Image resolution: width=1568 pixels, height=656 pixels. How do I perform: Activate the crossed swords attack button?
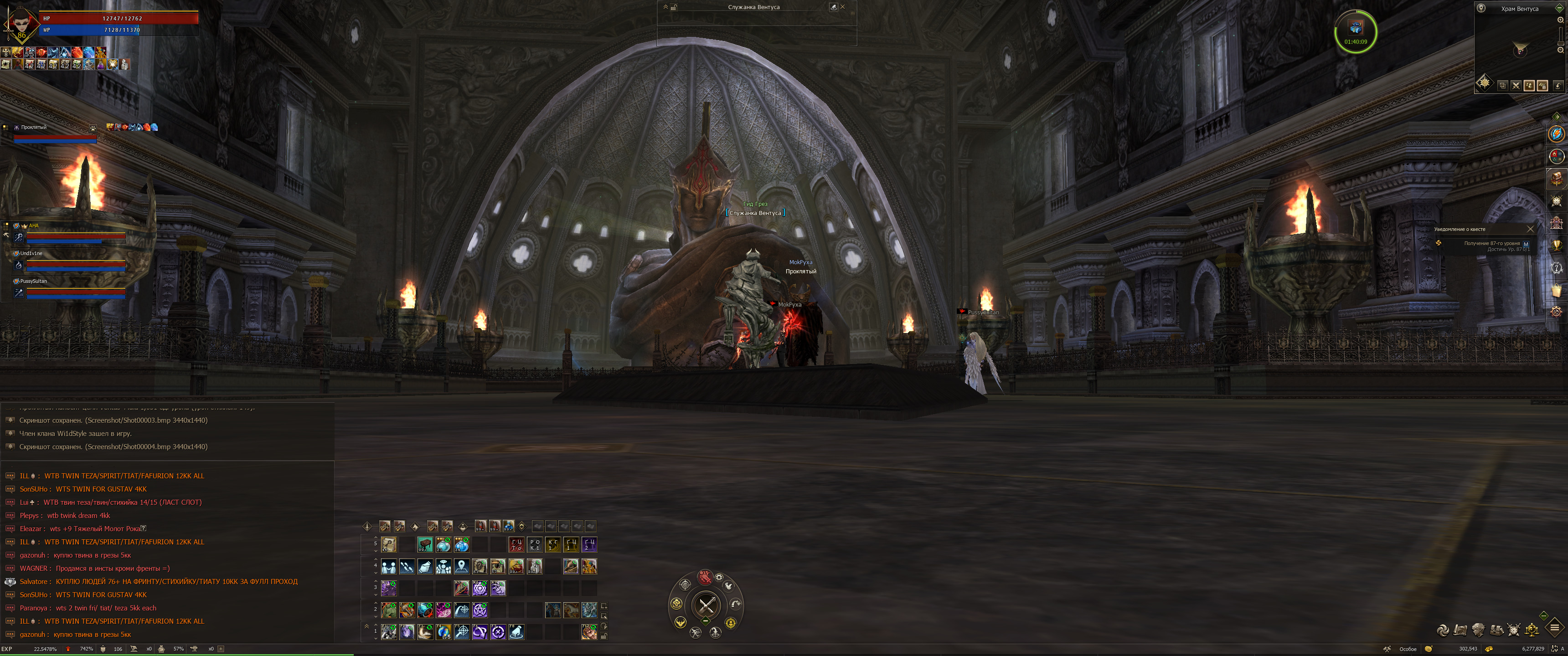coord(706,605)
